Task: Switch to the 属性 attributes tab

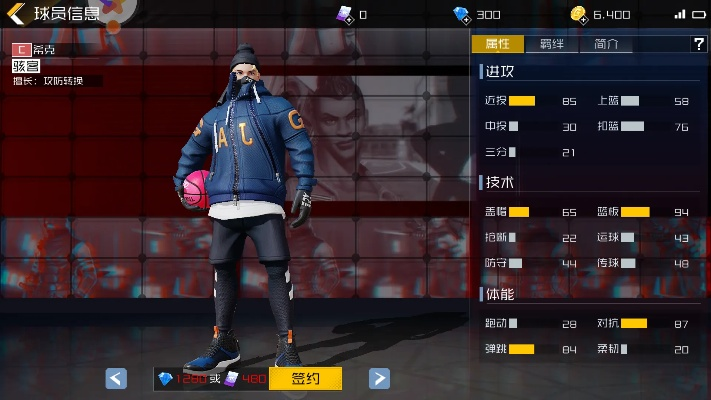Action: tap(497, 44)
